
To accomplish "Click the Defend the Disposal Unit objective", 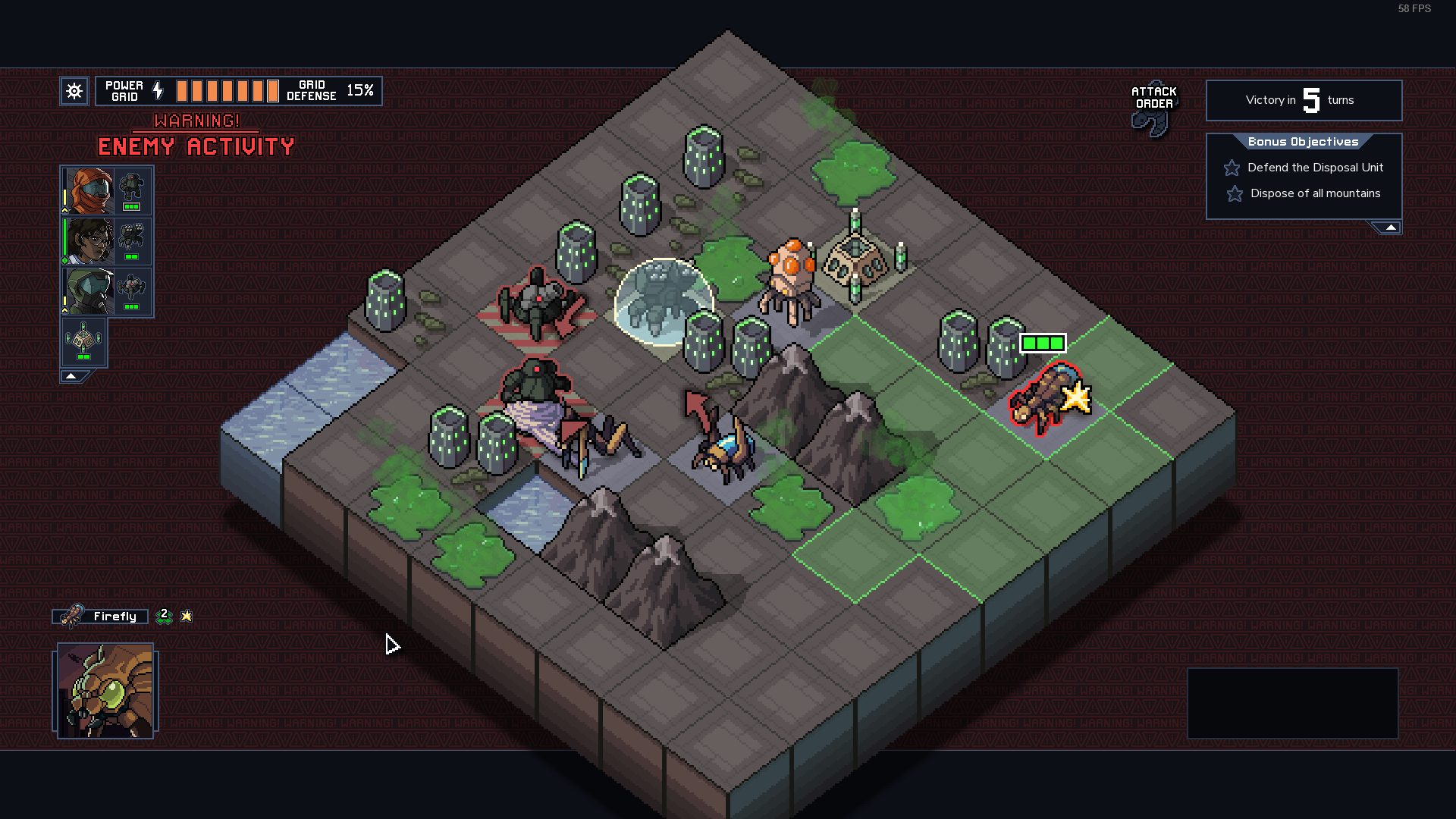I will coord(1315,168).
